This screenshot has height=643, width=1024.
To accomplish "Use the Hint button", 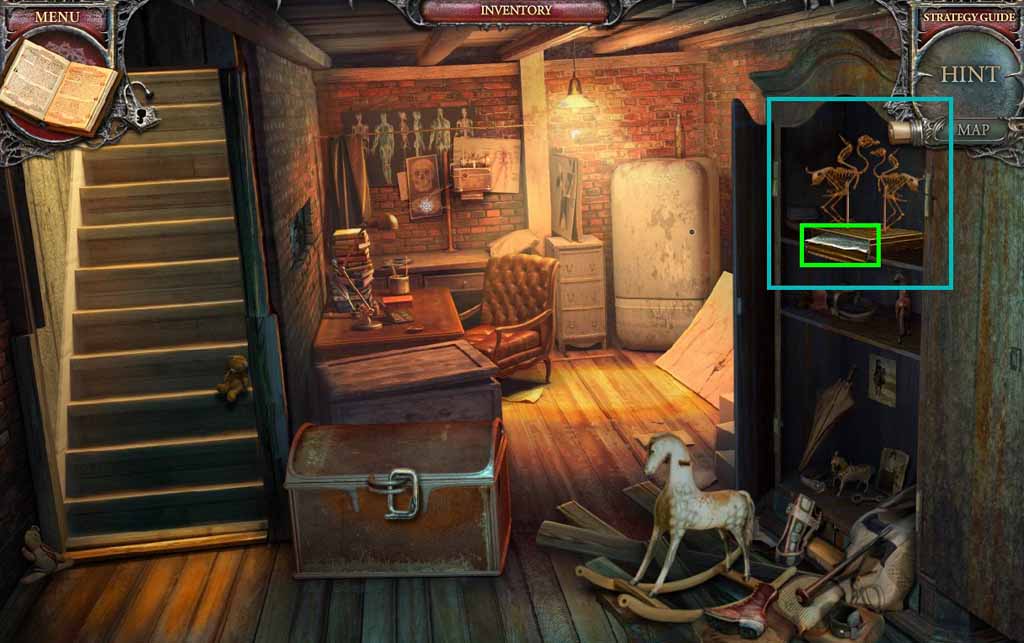I will tap(969, 74).
